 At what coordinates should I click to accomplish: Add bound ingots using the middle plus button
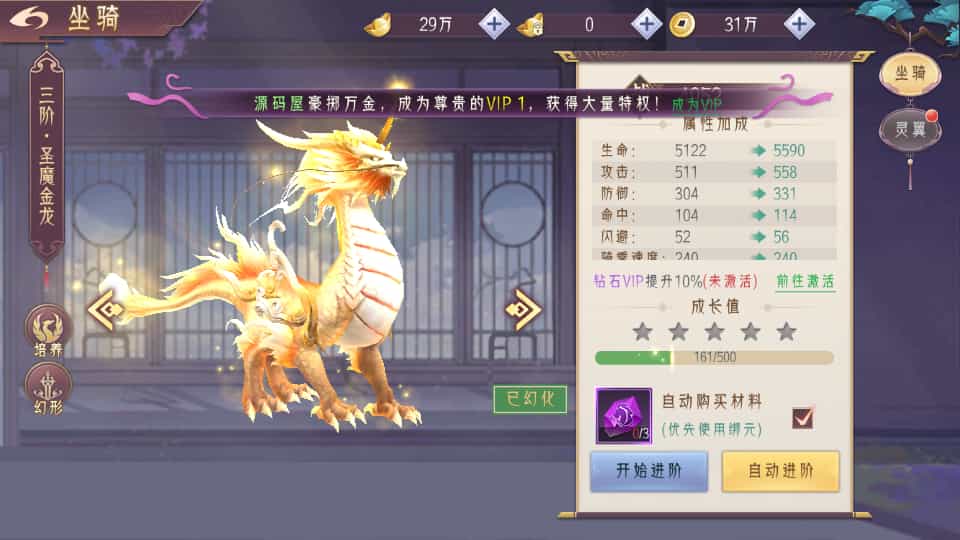point(646,23)
